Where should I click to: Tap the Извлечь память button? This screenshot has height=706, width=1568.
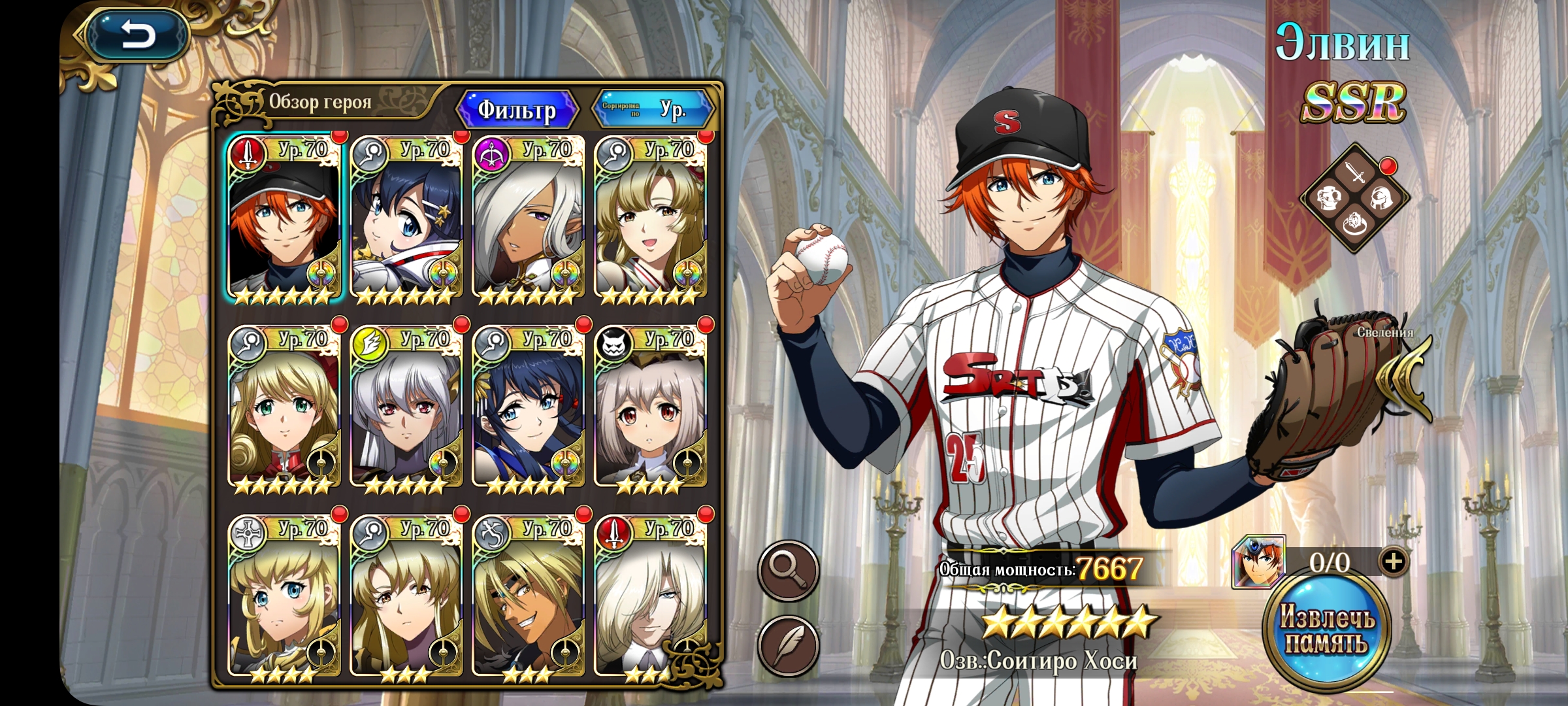[1326, 630]
